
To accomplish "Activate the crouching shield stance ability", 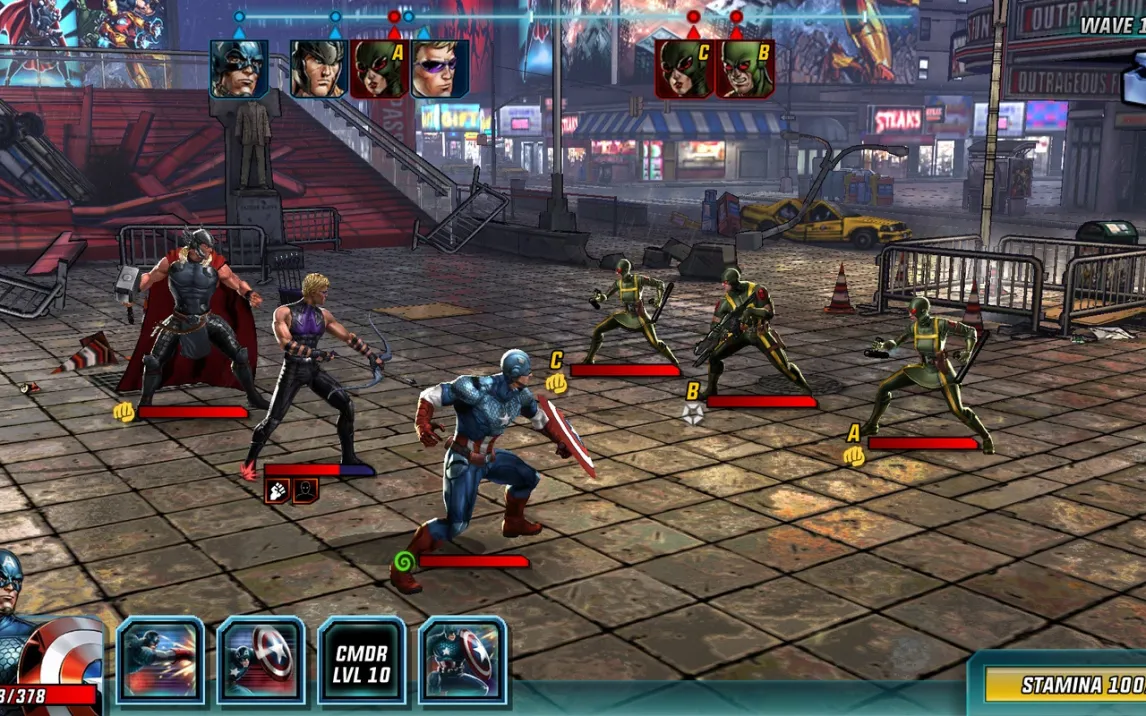I will click(462, 660).
